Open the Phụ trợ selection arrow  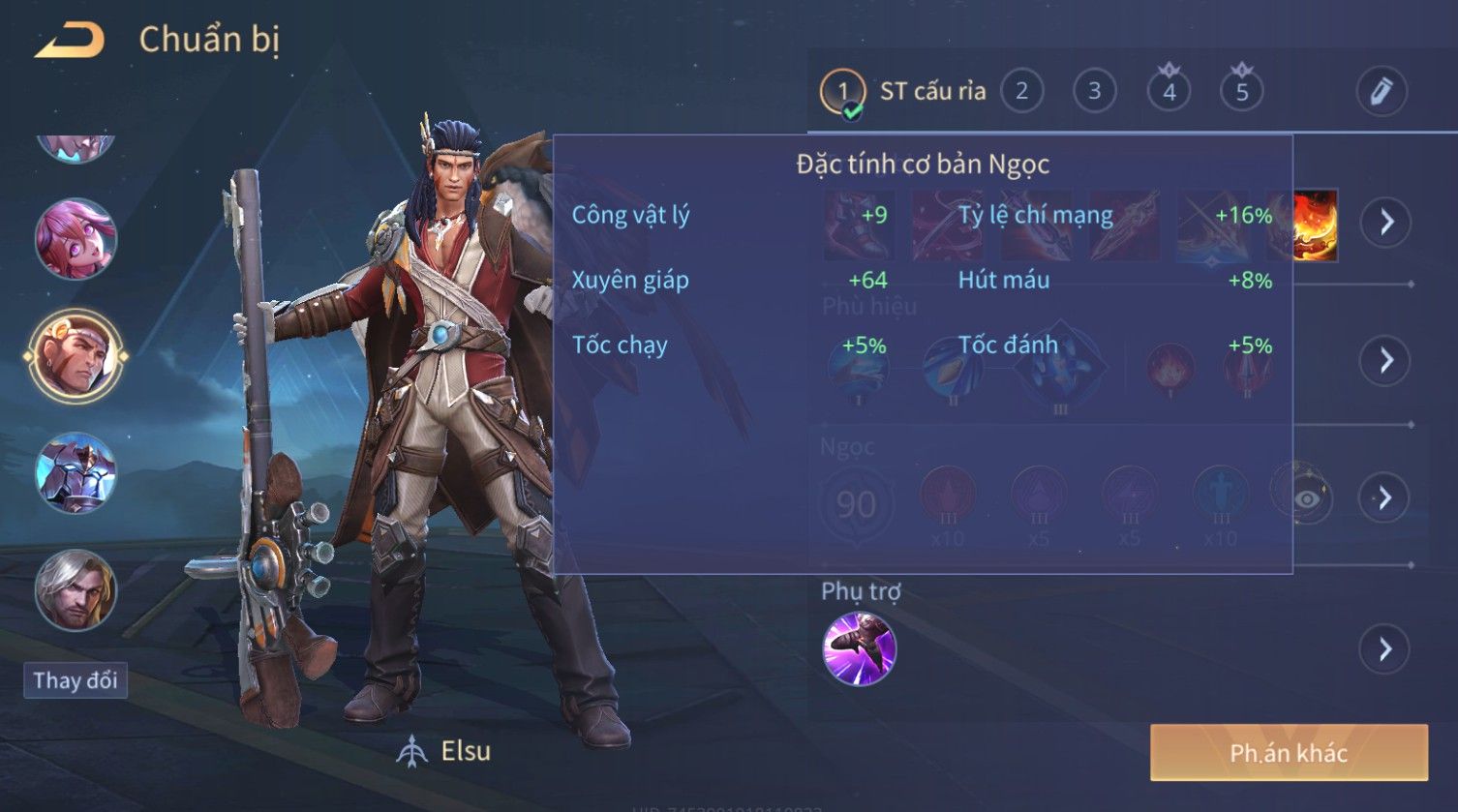pos(1384,648)
